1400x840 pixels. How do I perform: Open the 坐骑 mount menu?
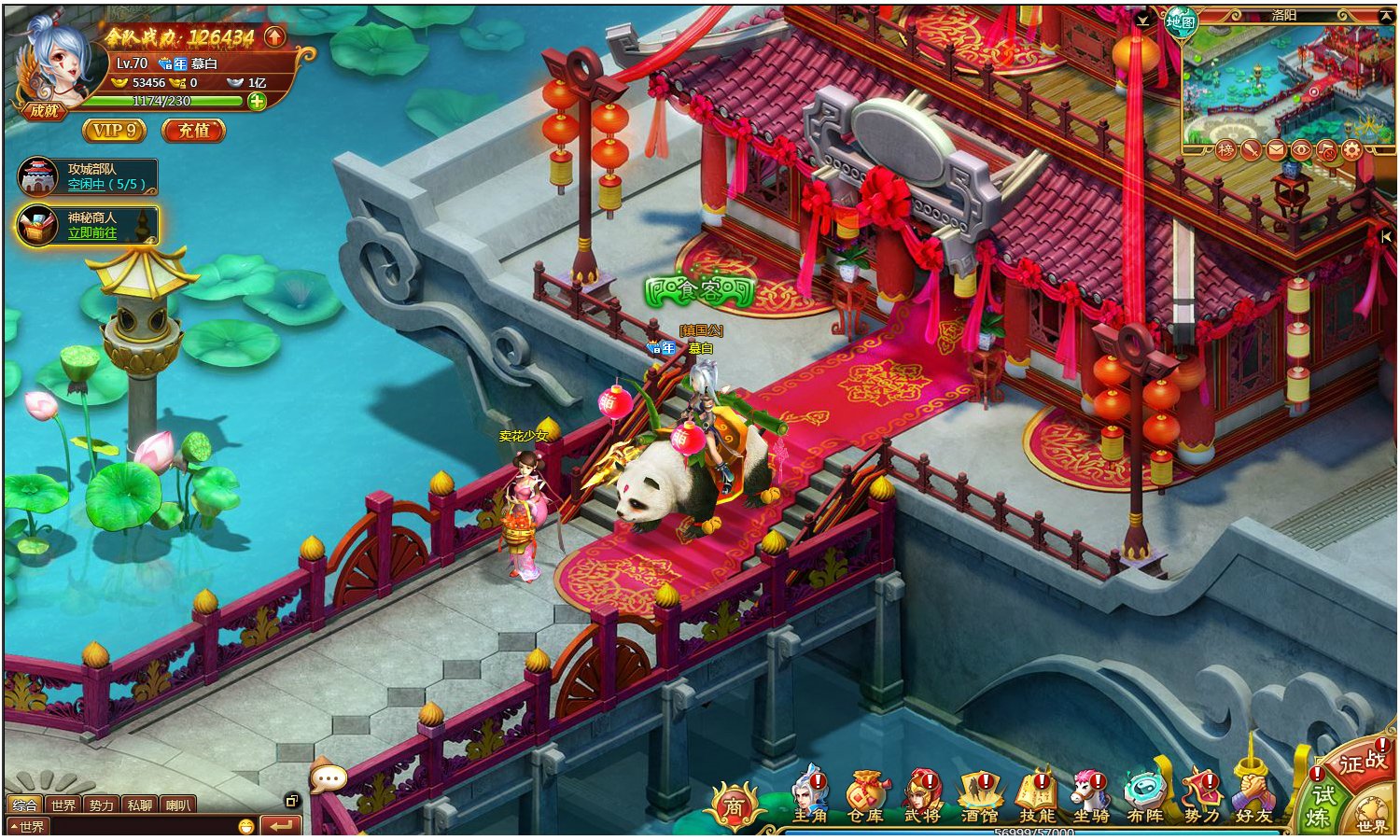click(1090, 796)
